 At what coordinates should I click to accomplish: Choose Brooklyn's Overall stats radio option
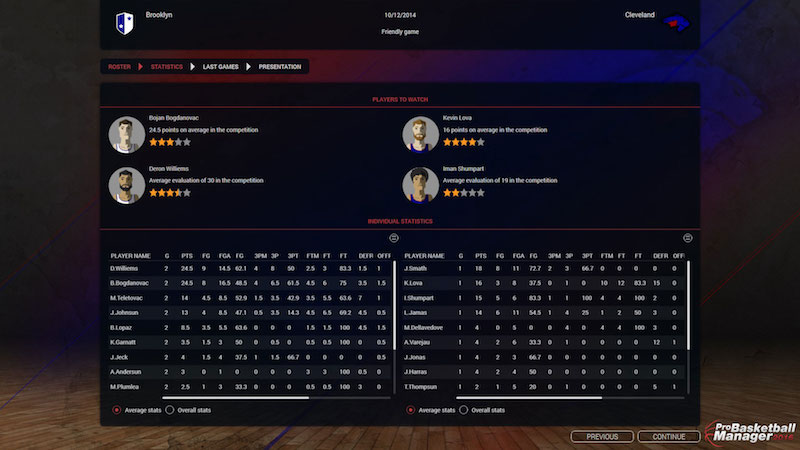[169, 409]
